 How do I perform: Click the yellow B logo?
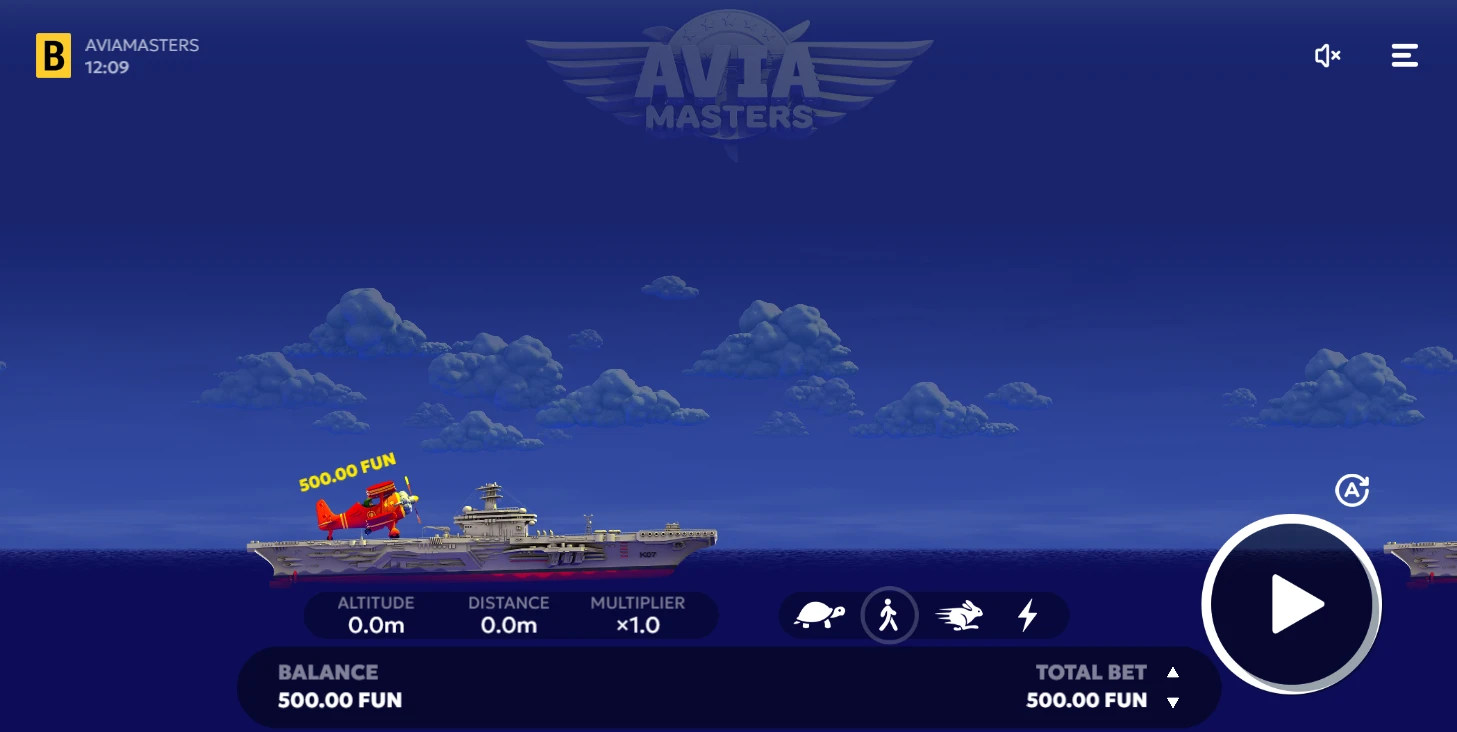tap(53, 56)
